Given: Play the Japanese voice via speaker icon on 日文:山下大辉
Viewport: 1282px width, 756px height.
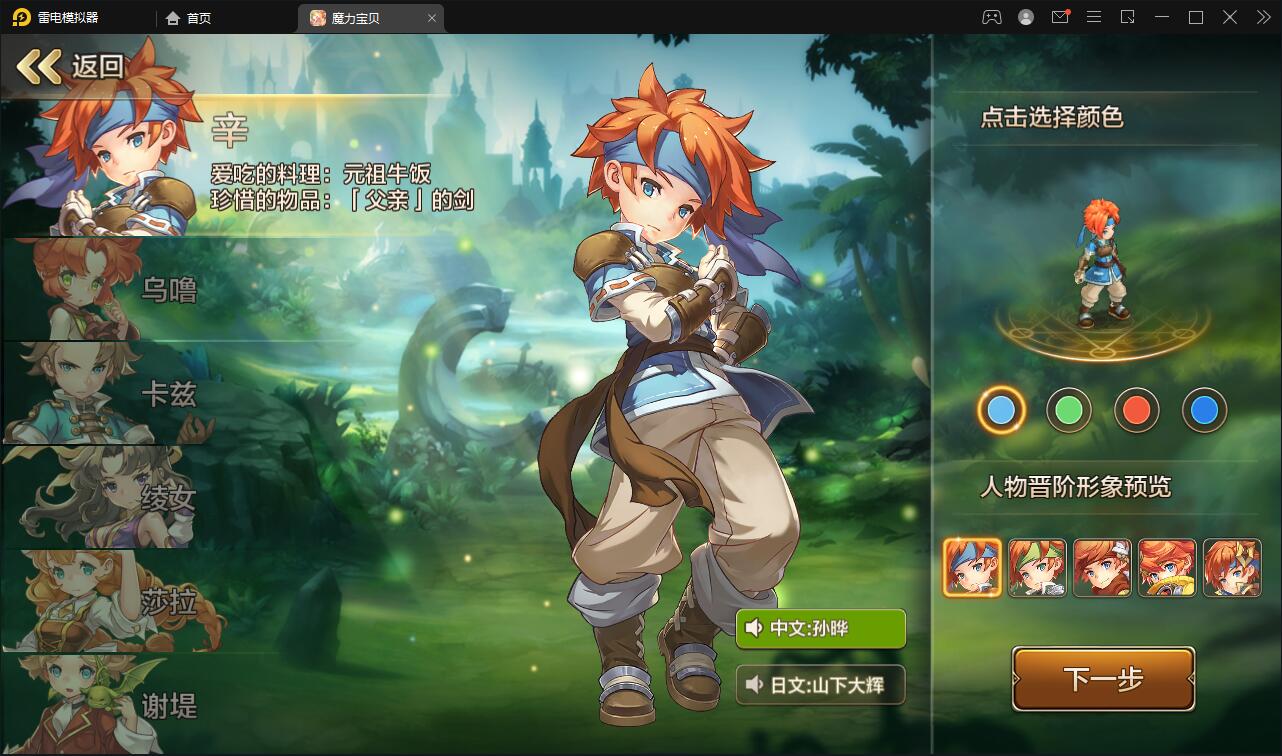Looking at the screenshot, I should tap(757, 685).
